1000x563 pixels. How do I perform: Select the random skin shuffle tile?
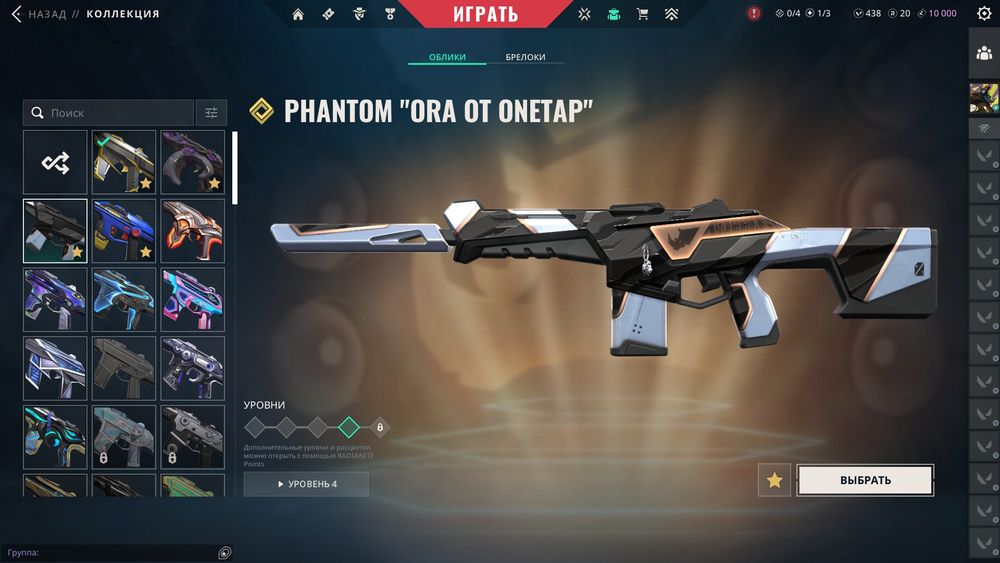click(x=55, y=162)
